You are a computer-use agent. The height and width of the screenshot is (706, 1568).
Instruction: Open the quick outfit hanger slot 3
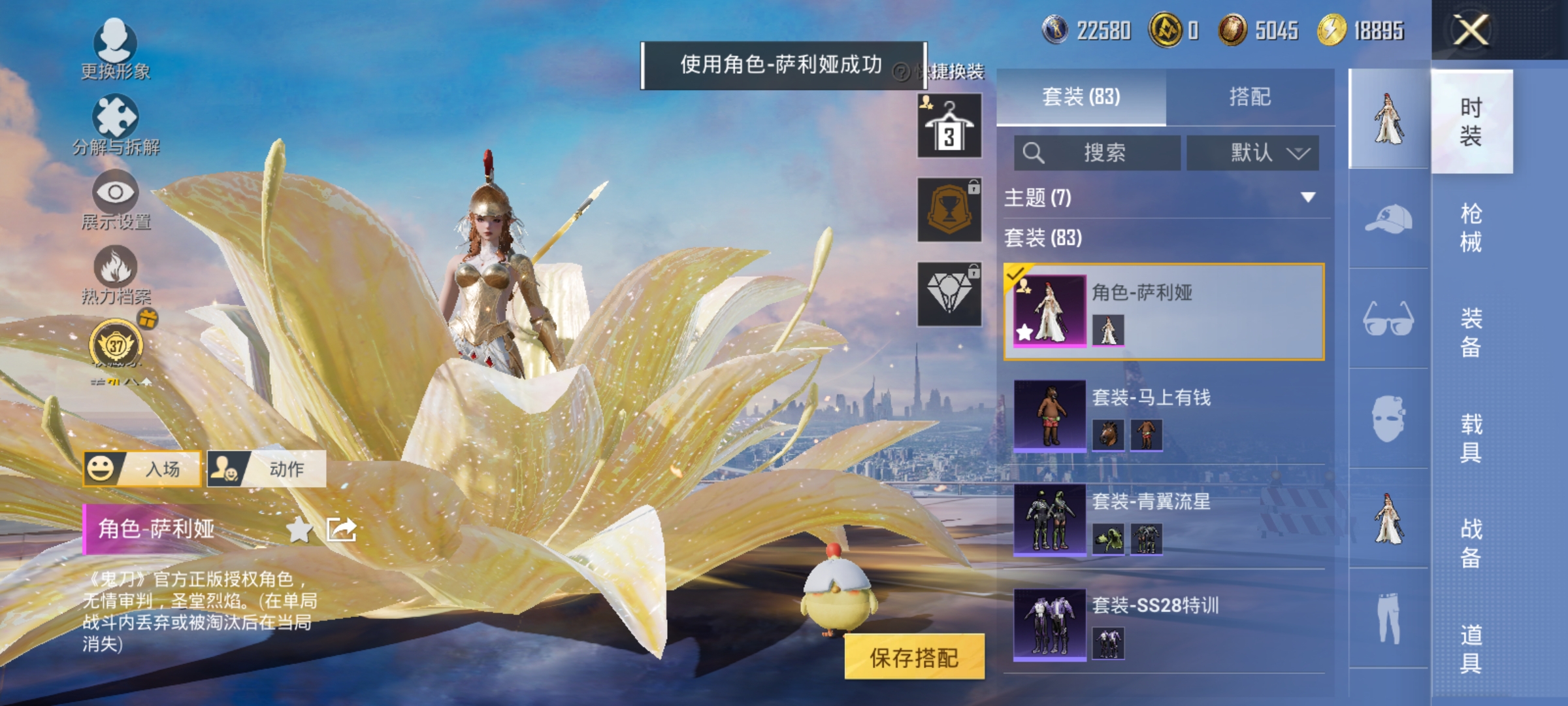pyautogui.click(x=949, y=124)
